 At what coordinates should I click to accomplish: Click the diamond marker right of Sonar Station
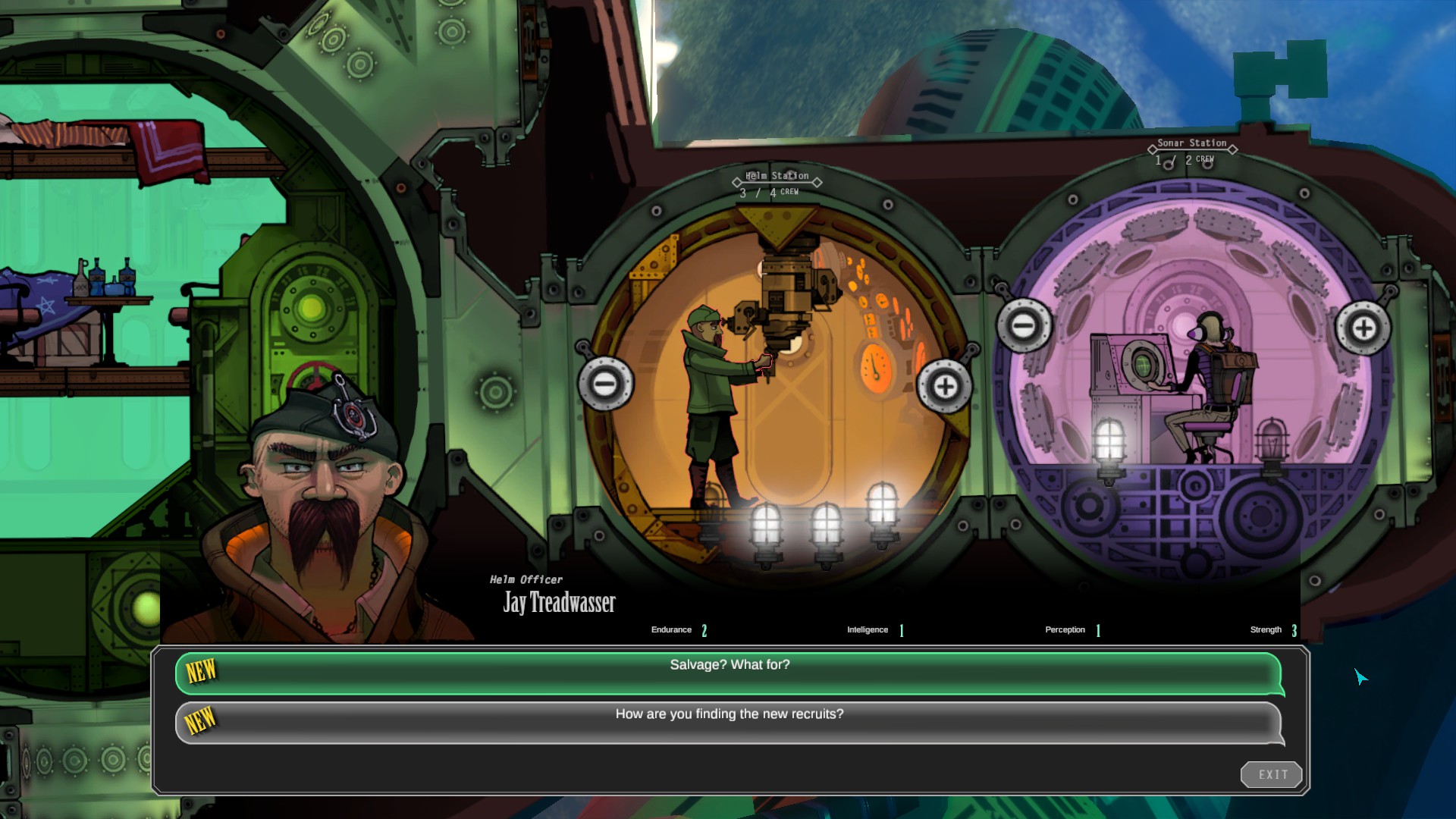point(1234,149)
